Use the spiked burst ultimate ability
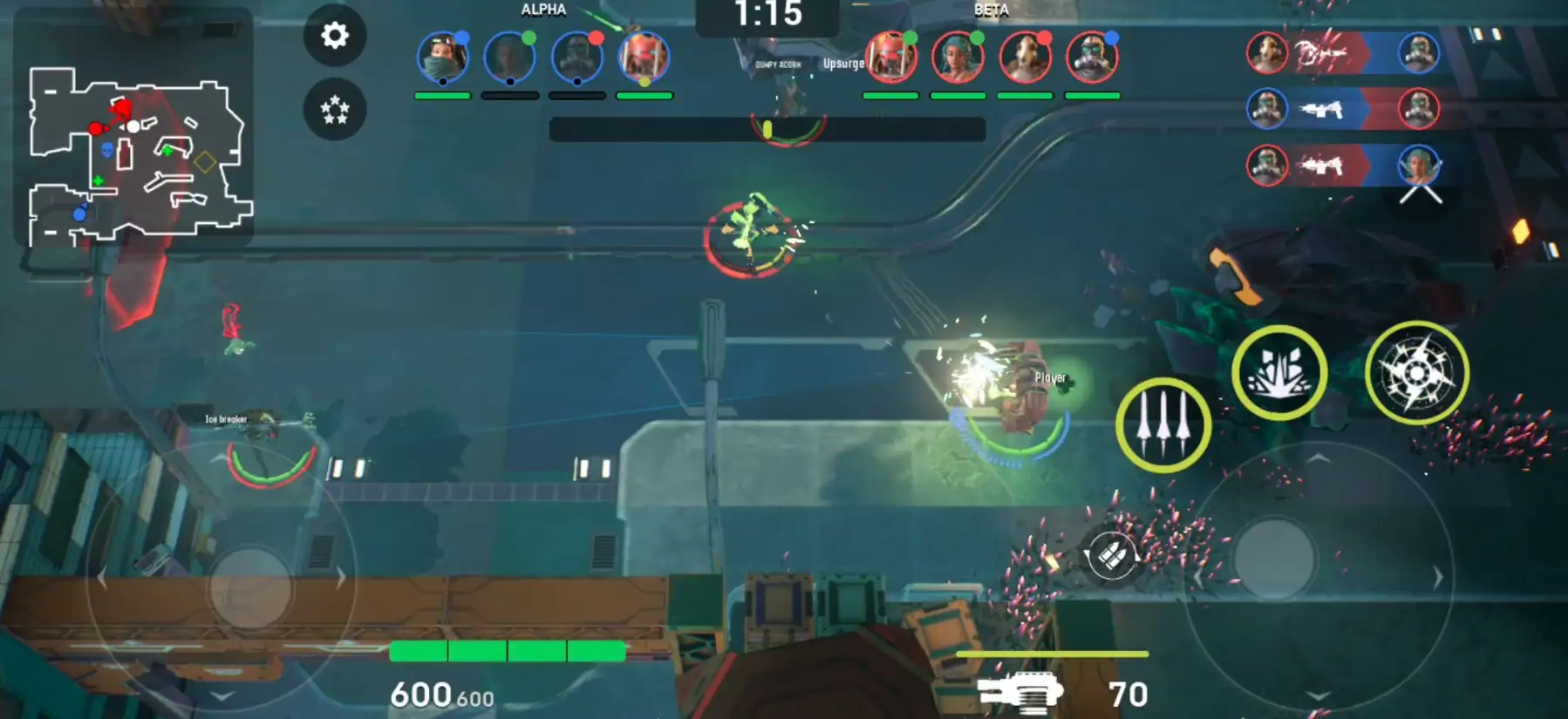1568x719 pixels. pyautogui.click(x=1416, y=373)
